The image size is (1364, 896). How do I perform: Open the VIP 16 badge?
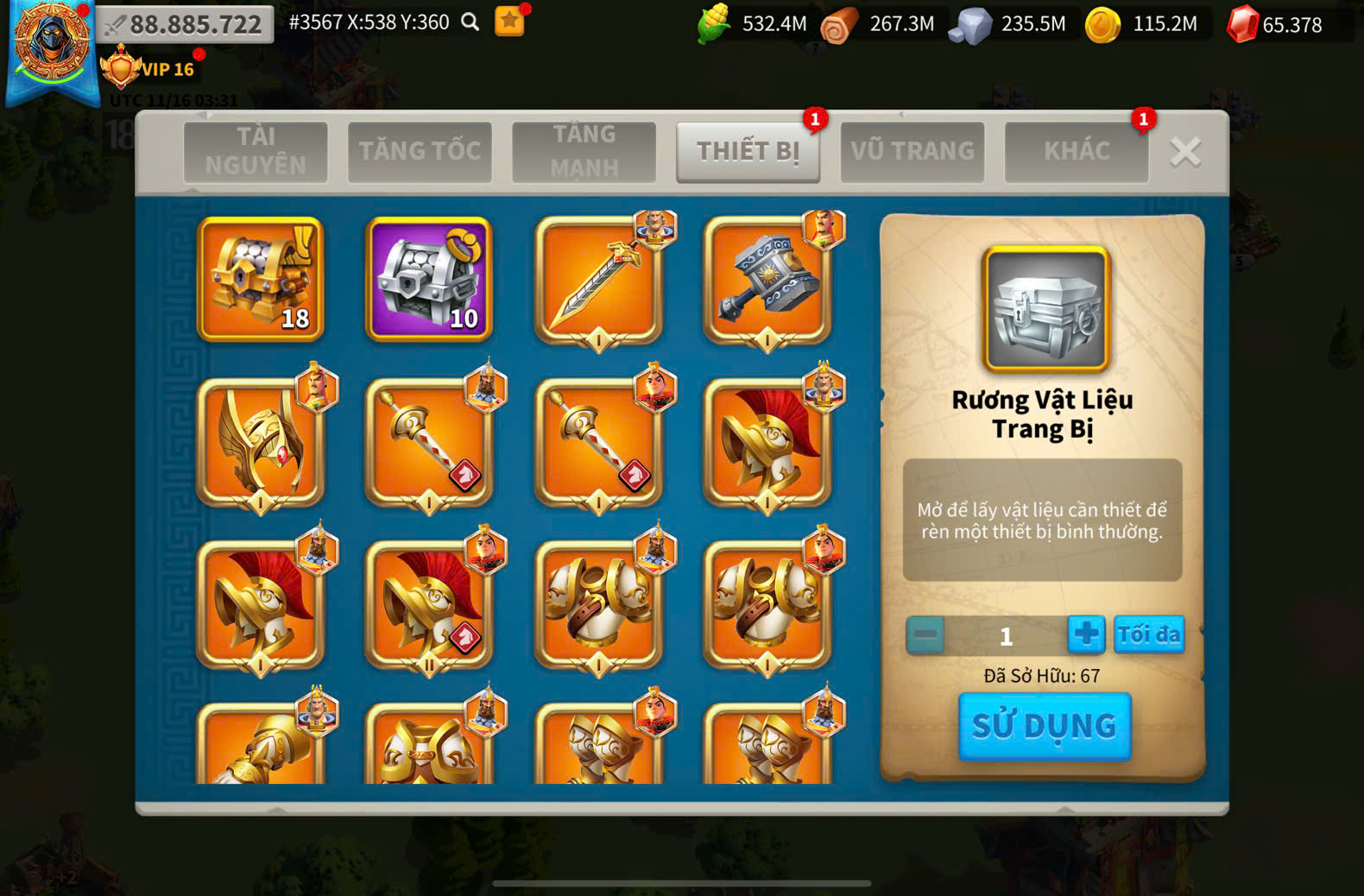148,69
